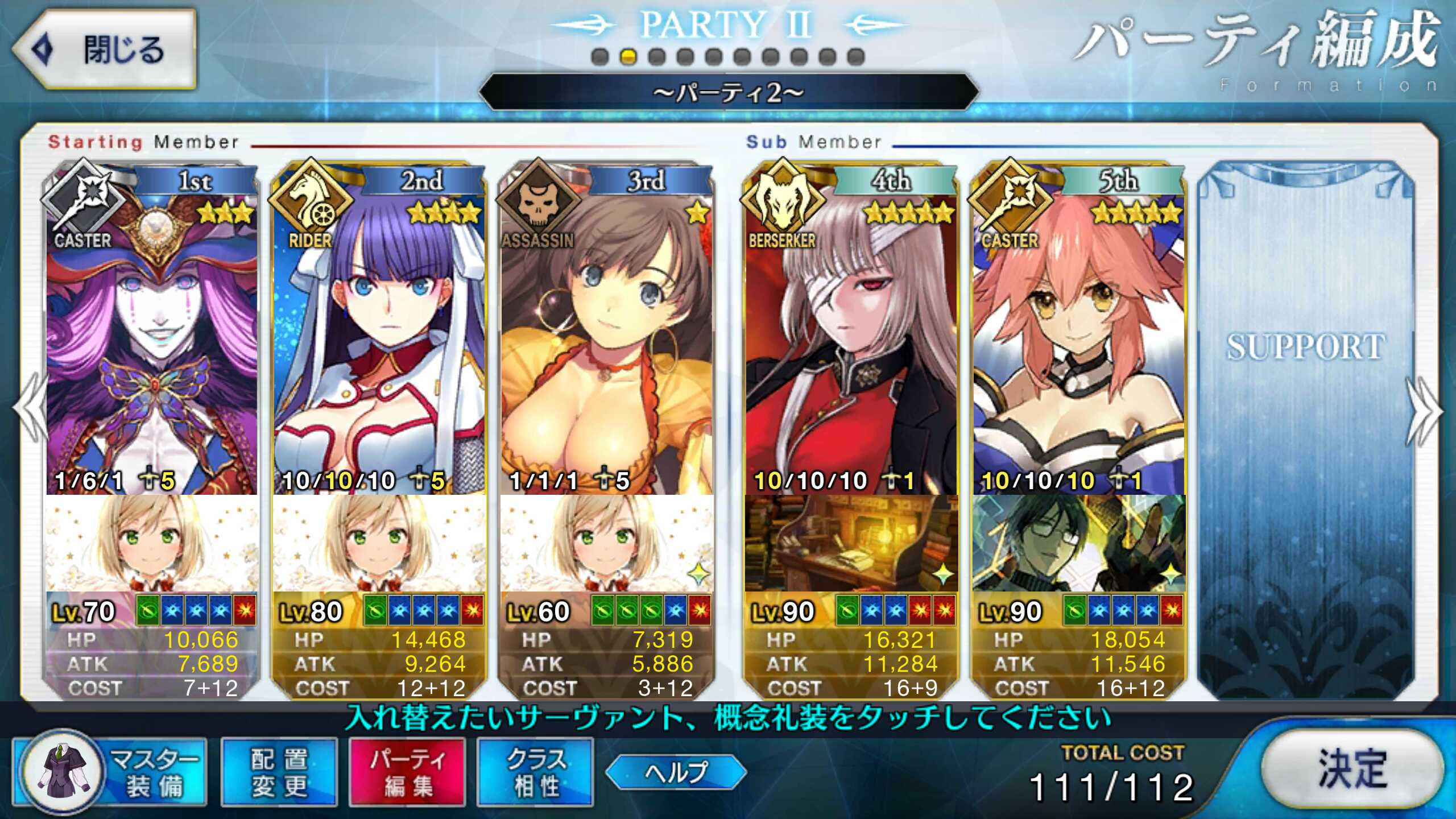Open the マスター装備 master equipment menu
Screen dimensions: 1456x819
pyautogui.click(x=111, y=772)
